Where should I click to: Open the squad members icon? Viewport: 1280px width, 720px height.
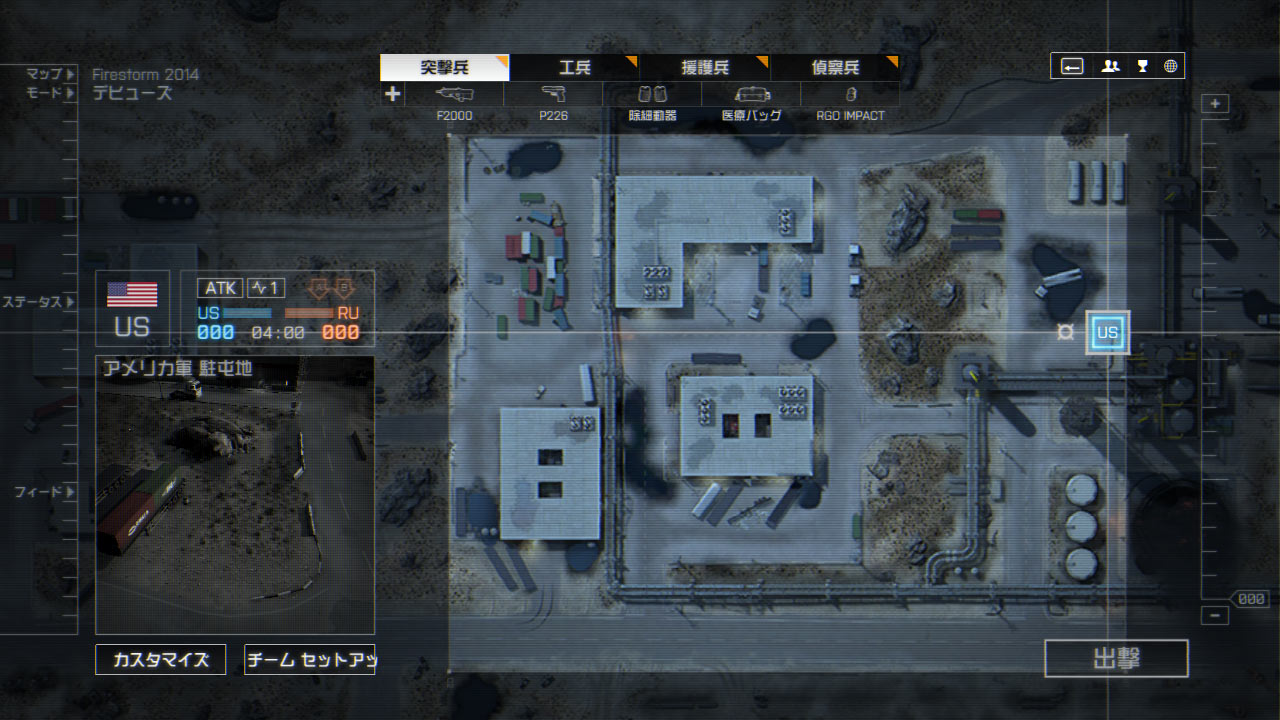1110,67
